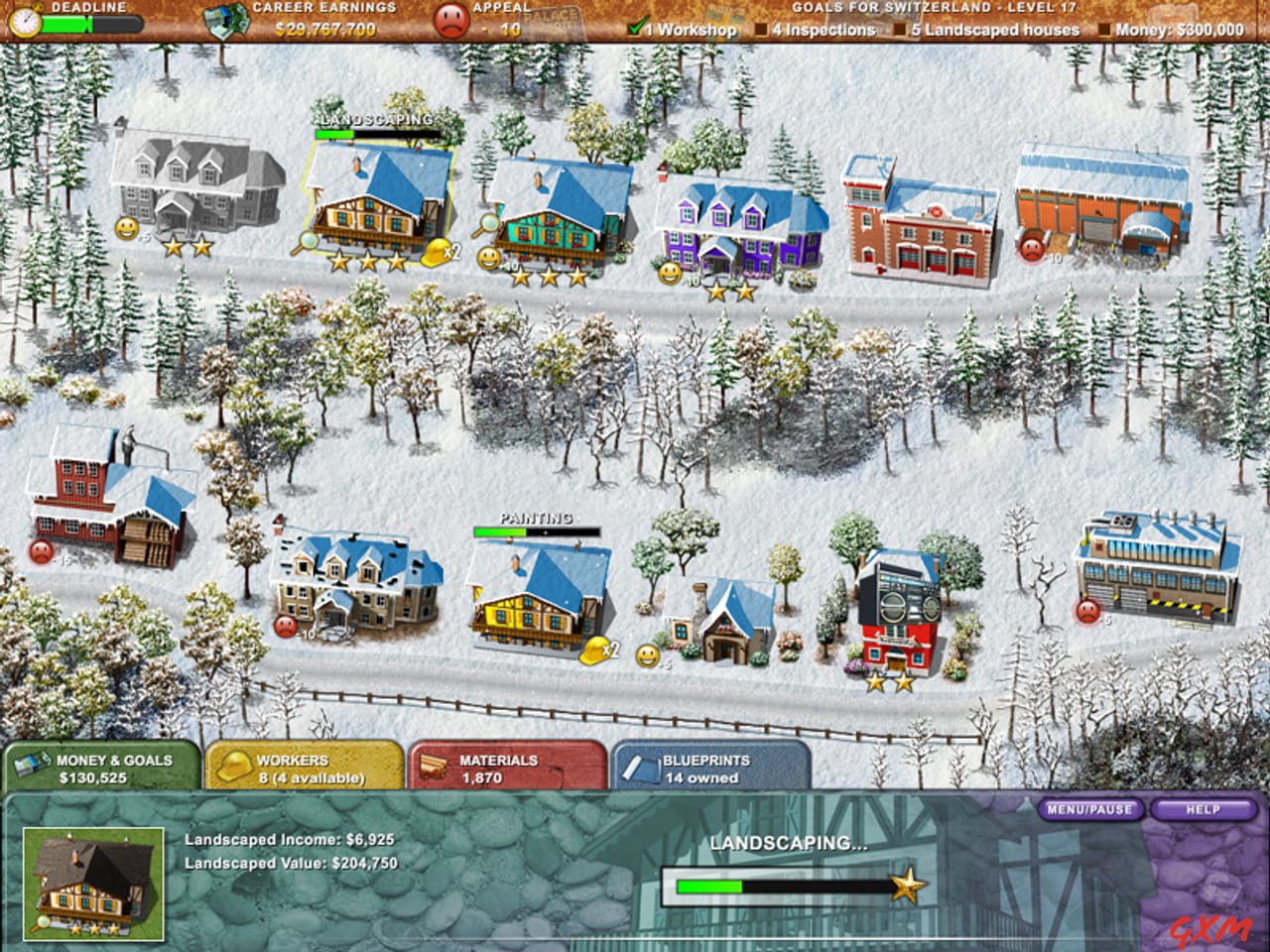Check the 4 Inspections goal checkbox
Viewport: 1270px width, 952px height.
pos(760,31)
